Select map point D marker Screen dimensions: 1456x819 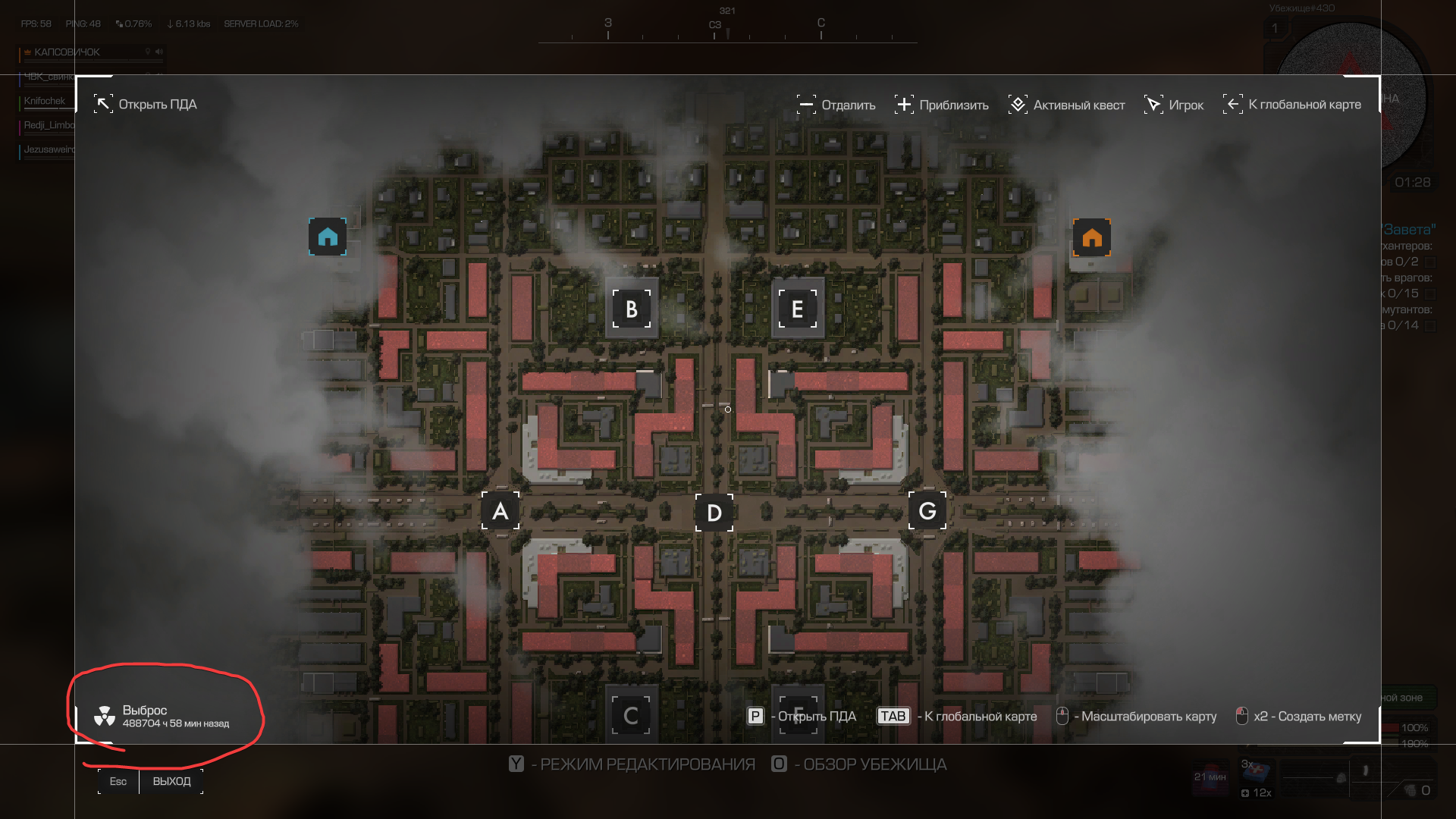[714, 513]
